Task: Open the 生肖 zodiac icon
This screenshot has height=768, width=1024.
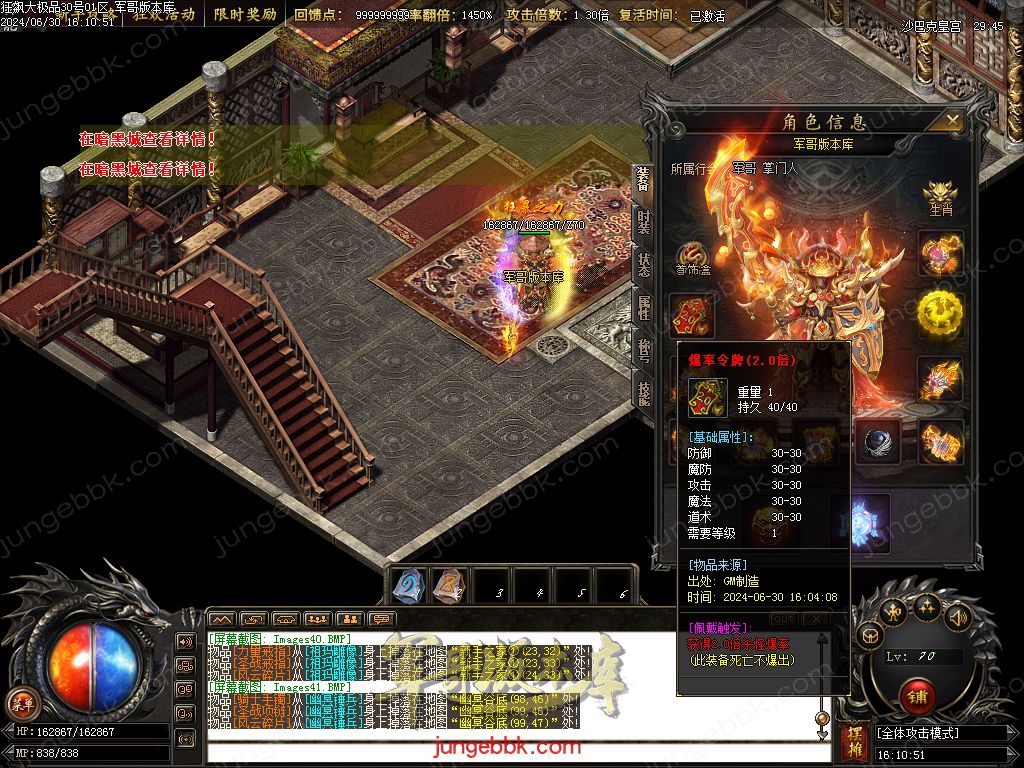Action: pos(941,195)
